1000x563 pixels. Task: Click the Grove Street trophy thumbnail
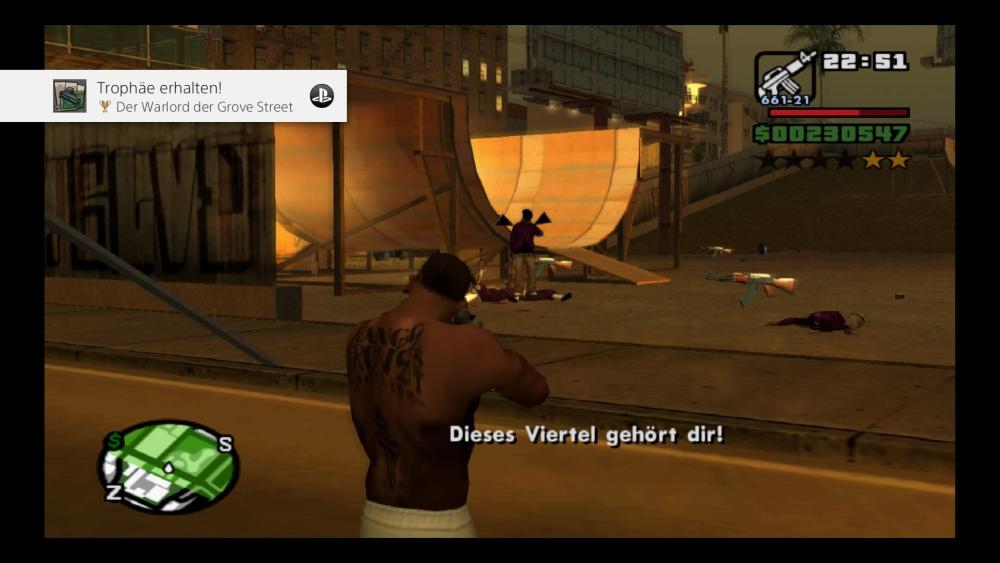tap(70, 96)
